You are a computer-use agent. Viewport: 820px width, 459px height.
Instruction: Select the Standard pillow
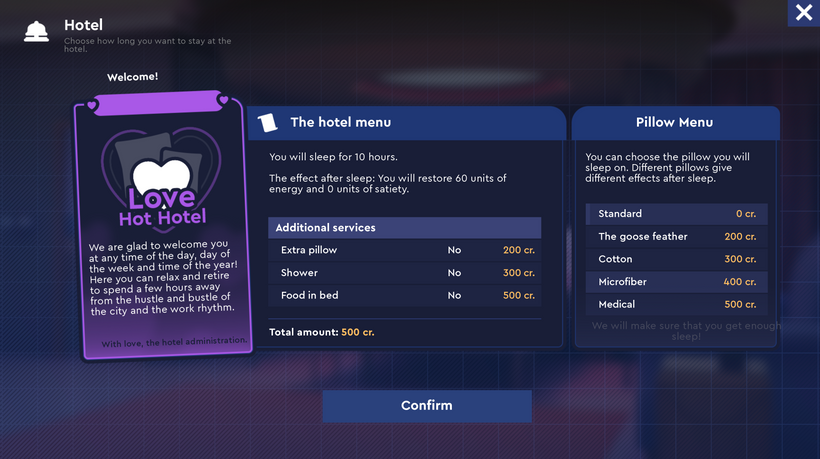(676, 214)
